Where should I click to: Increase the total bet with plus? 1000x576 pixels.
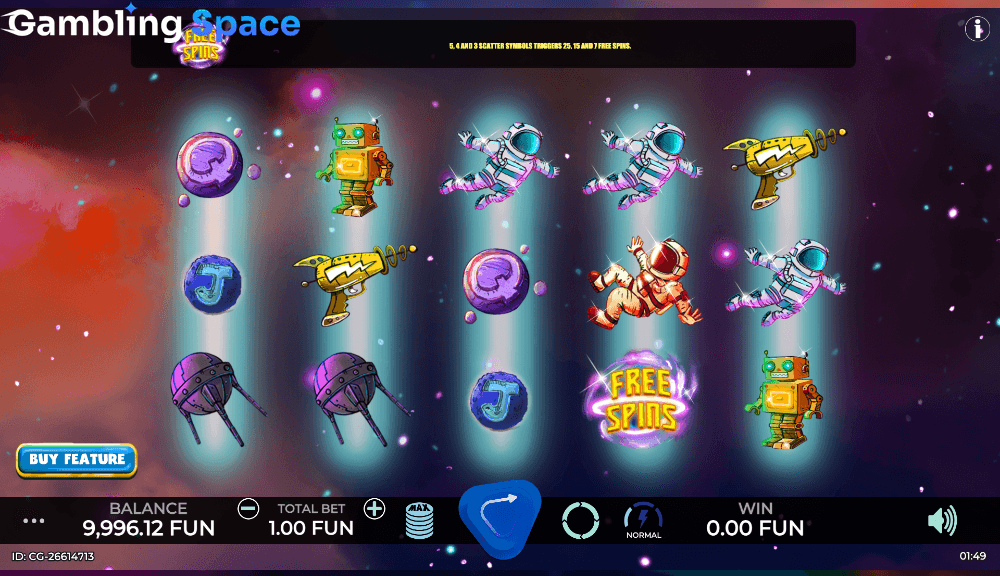click(374, 509)
